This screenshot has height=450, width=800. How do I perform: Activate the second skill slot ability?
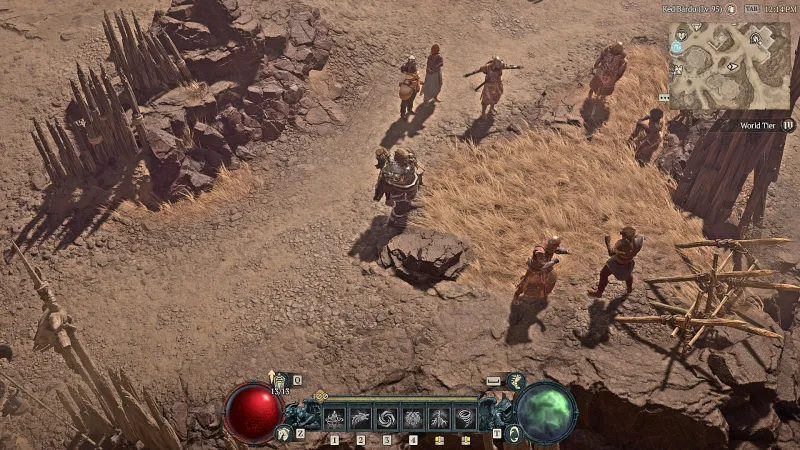(360, 418)
